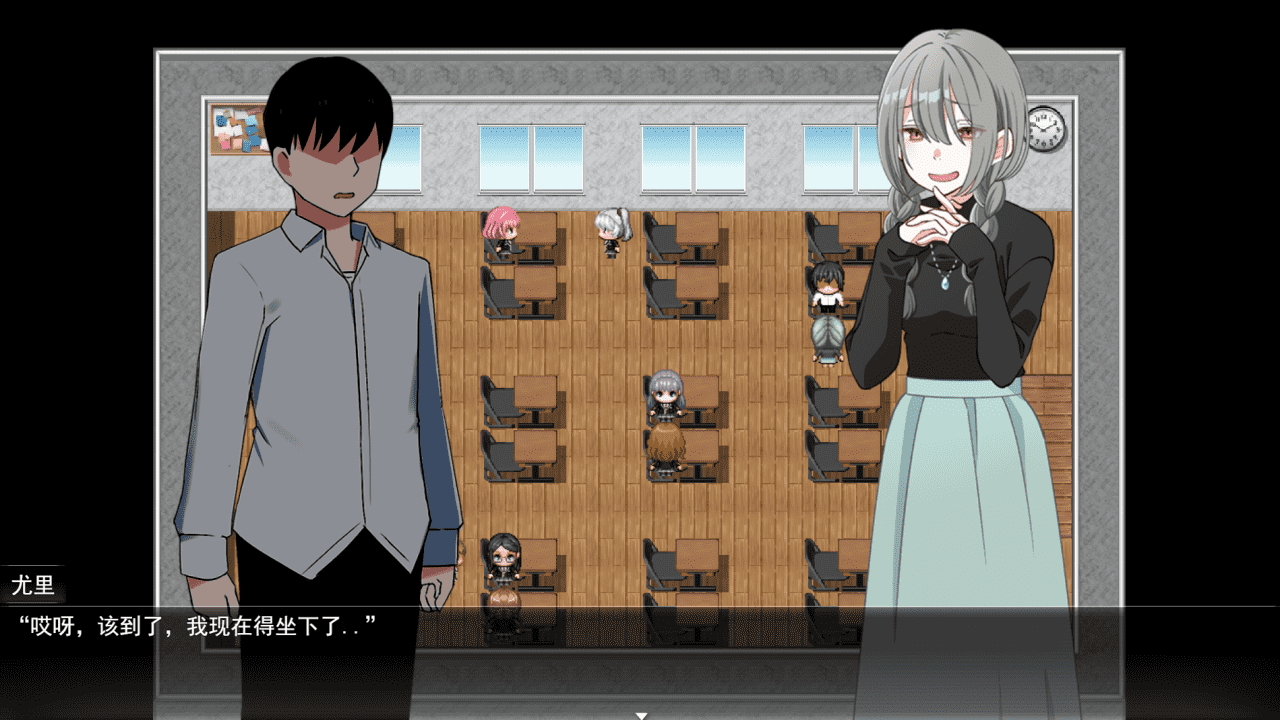Select the black-haired boy standing at right
Image resolution: width=1280 pixels, height=720 pixels.
click(826, 288)
